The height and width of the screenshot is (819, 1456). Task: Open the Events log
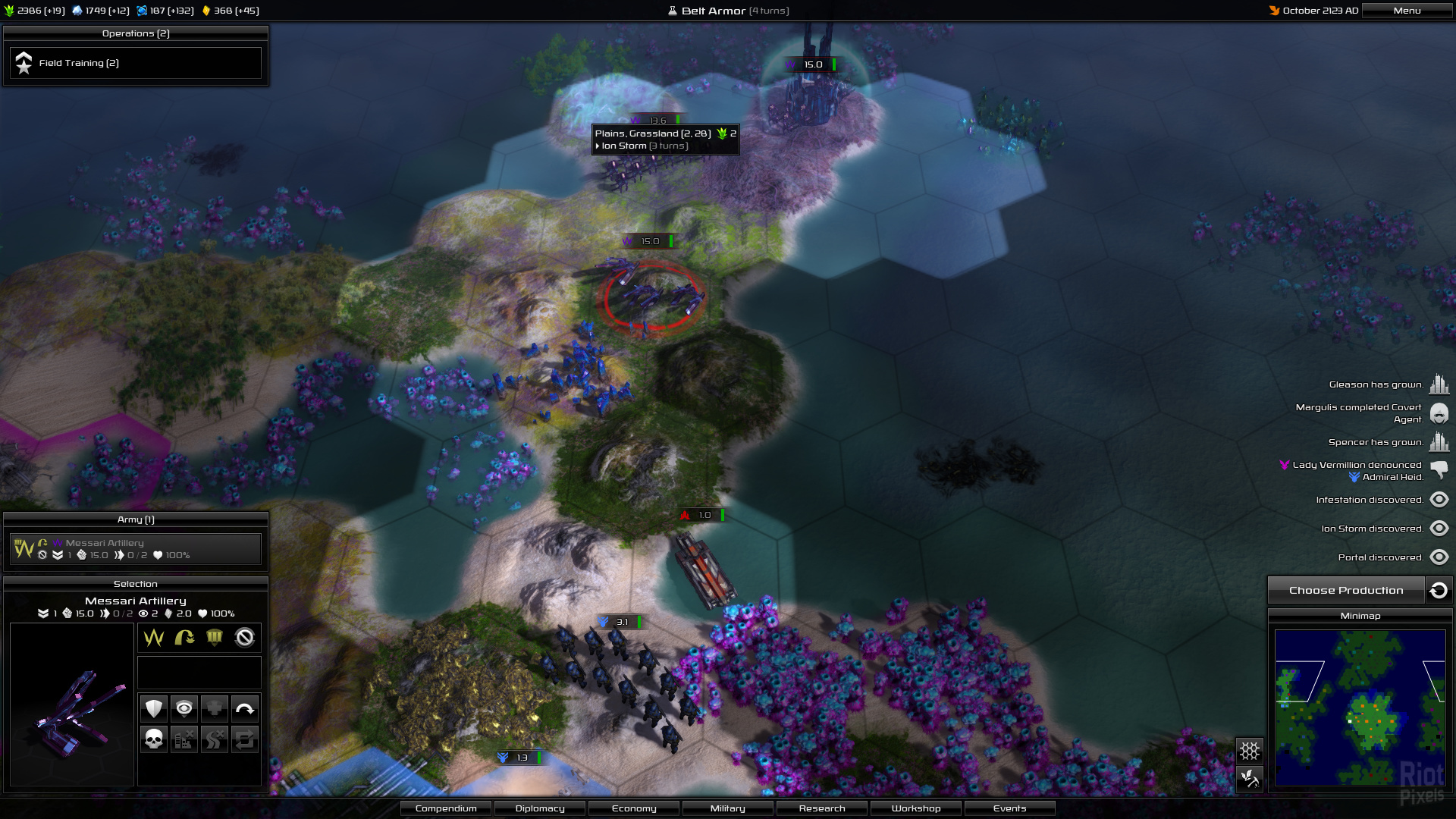pos(1010,808)
